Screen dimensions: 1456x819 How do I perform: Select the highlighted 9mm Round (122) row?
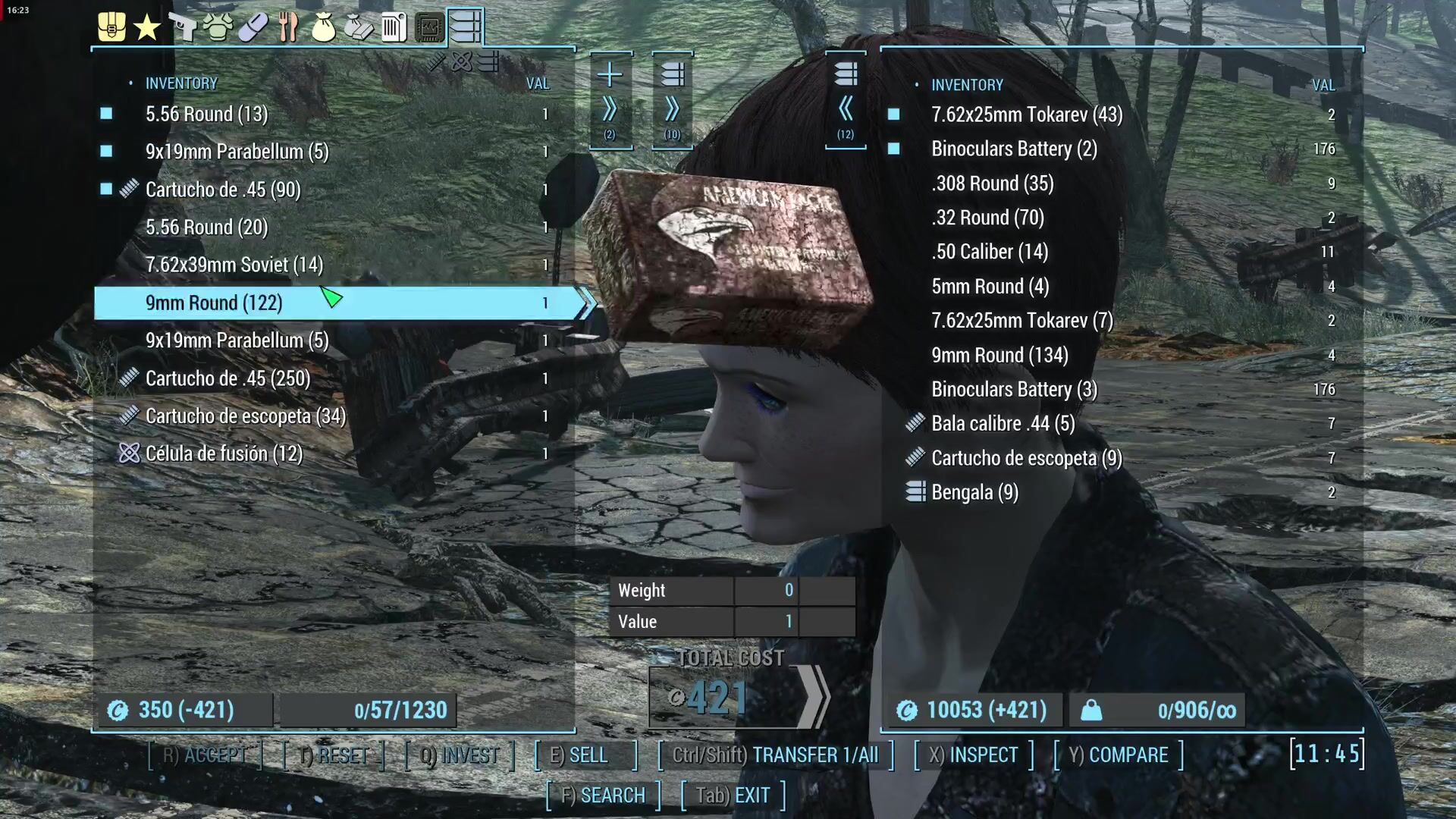tap(214, 303)
